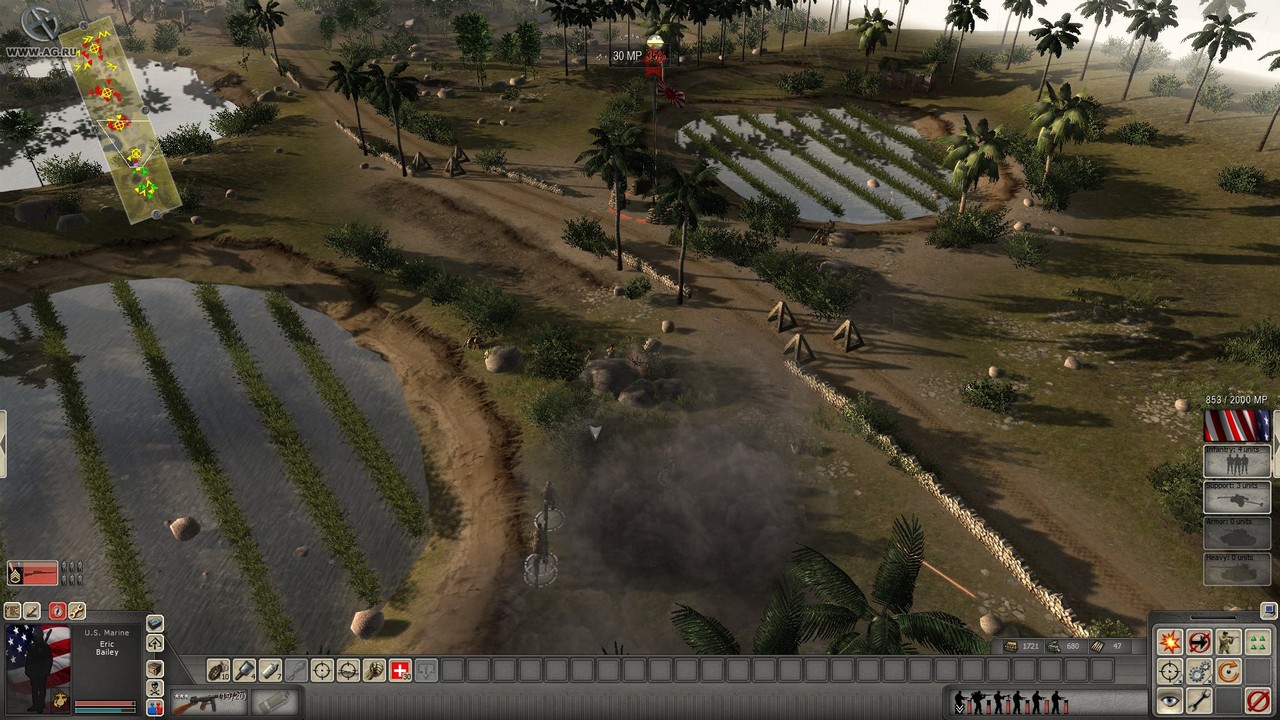Toggle the eye visibility command
The image size is (1280, 720).
pos(1169,702)
